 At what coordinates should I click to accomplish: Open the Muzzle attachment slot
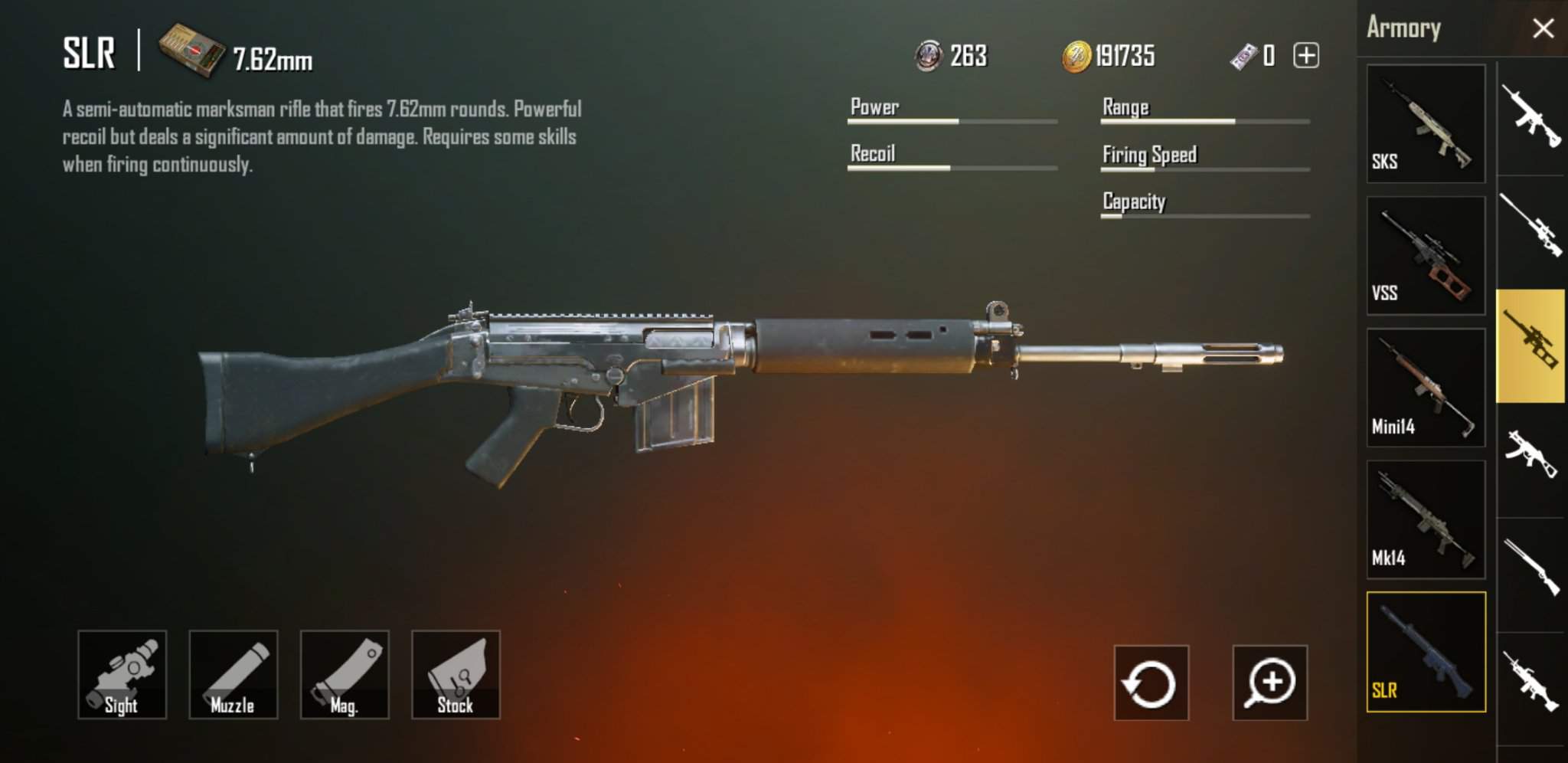pyautogui.click(x=234, y=674)
